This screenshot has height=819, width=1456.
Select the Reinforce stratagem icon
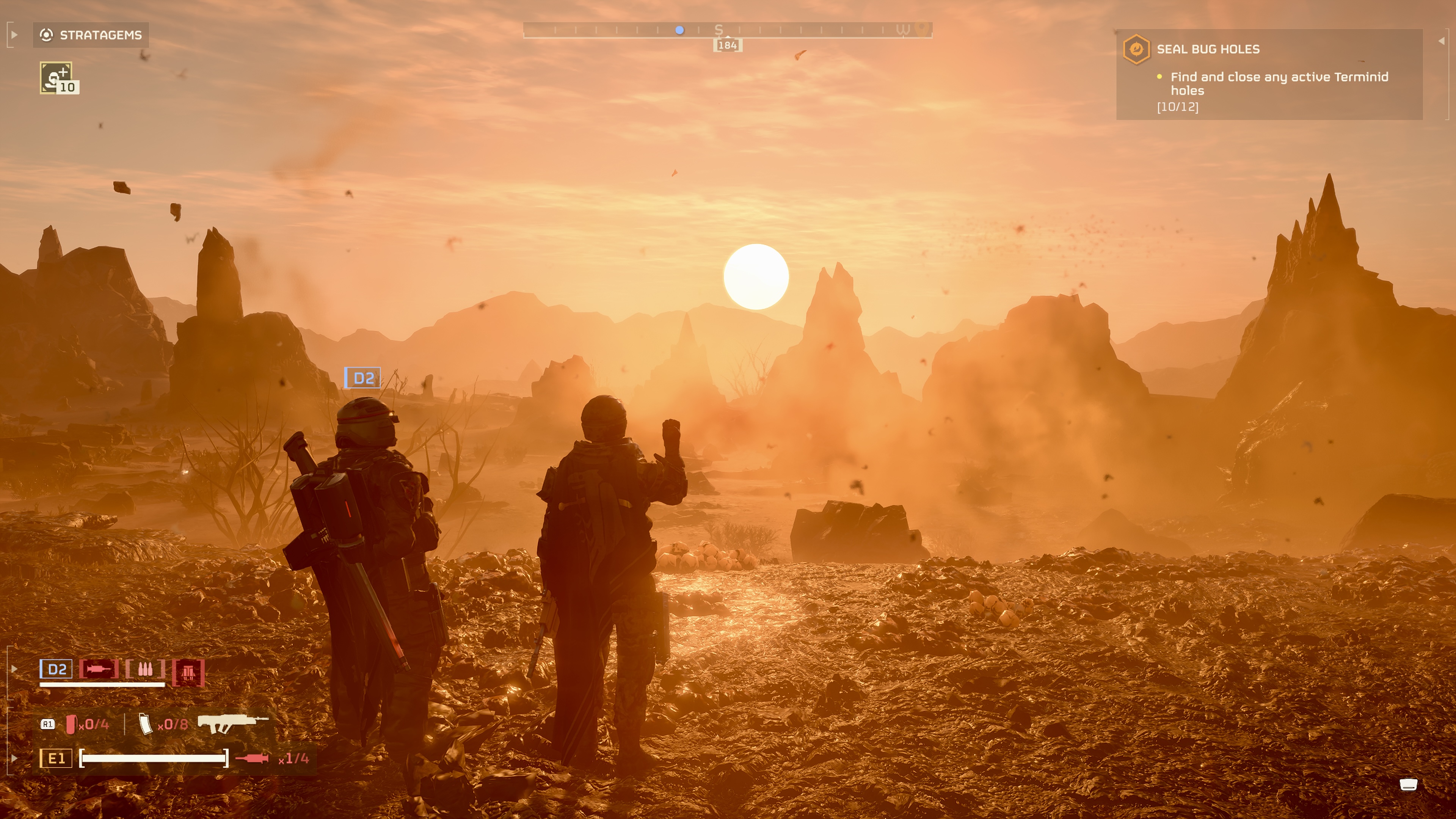click(x=56, y=77)
